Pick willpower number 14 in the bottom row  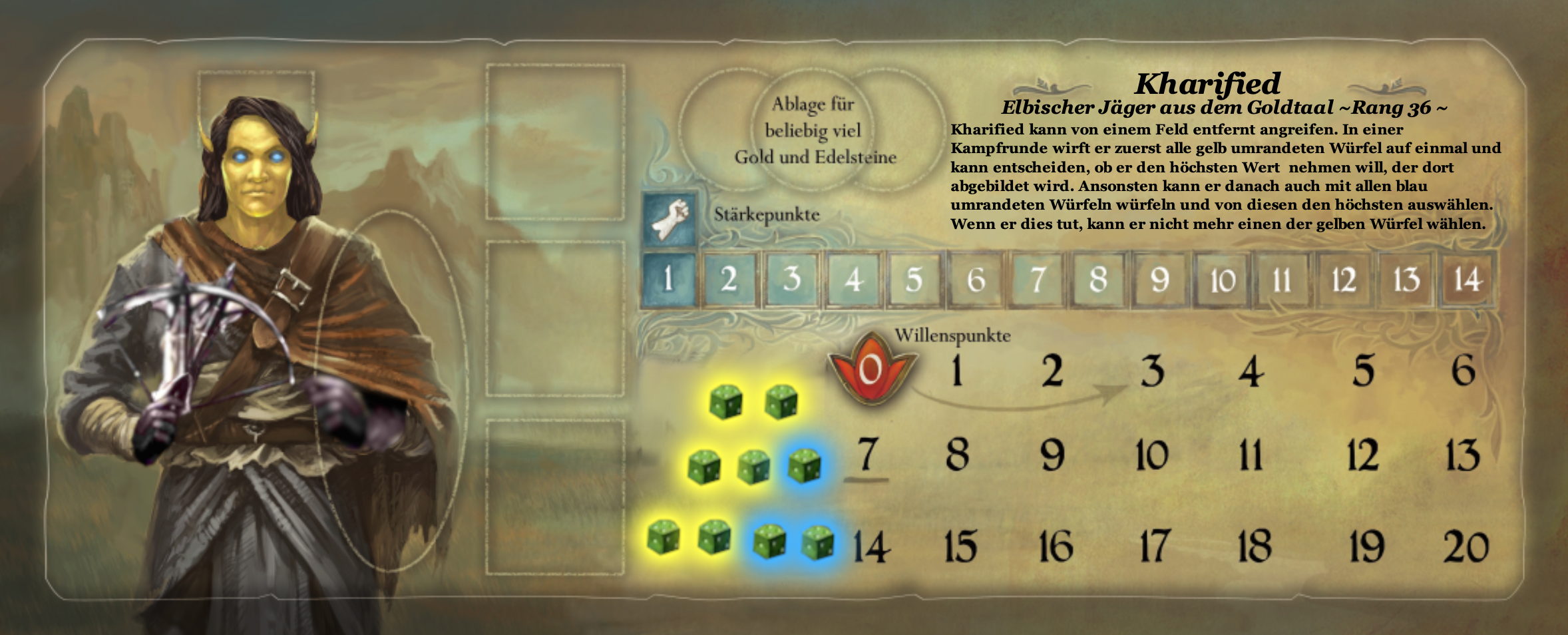(871, 547)
